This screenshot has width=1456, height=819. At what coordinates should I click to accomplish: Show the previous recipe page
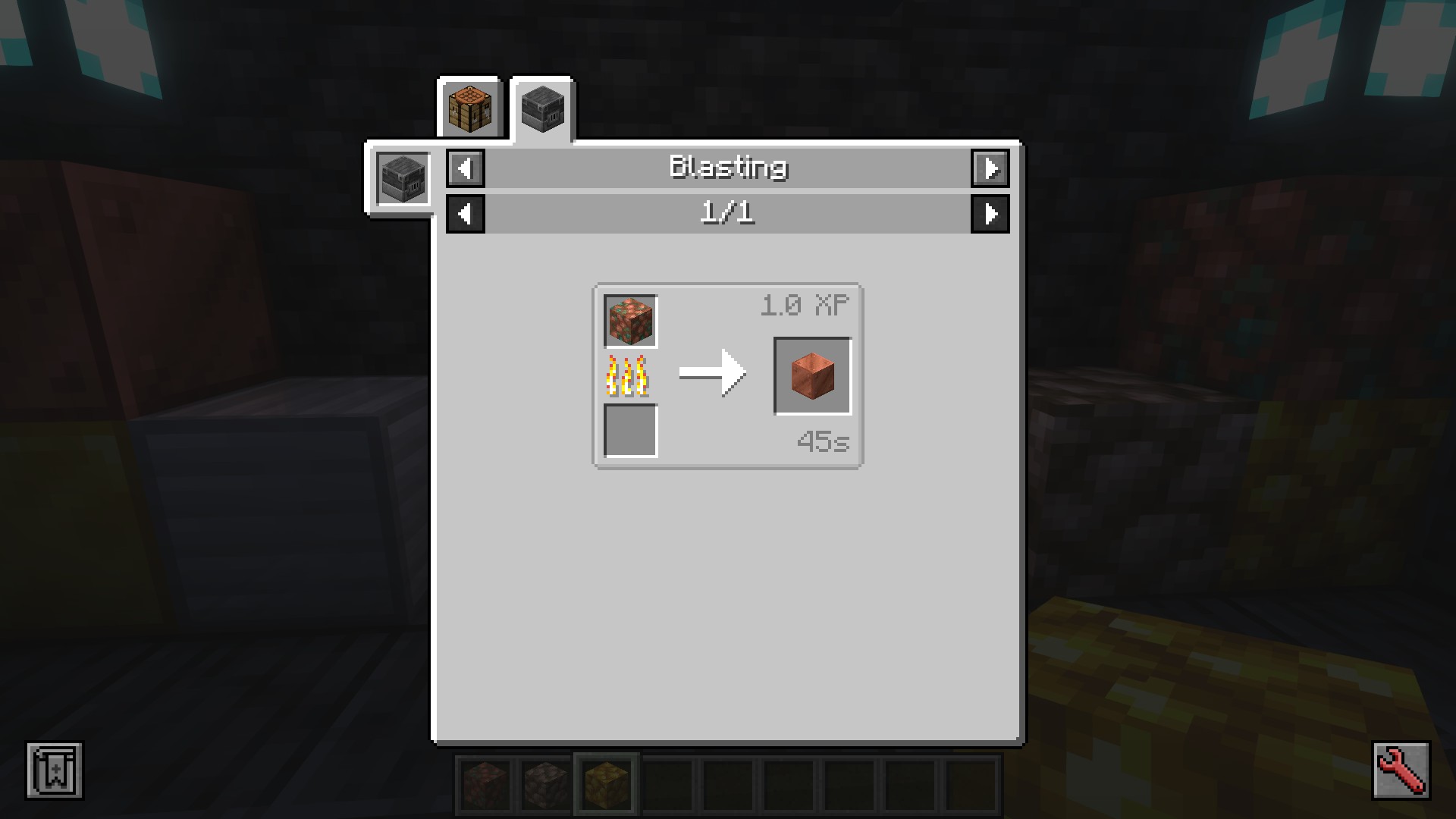[x=466, y=214]
